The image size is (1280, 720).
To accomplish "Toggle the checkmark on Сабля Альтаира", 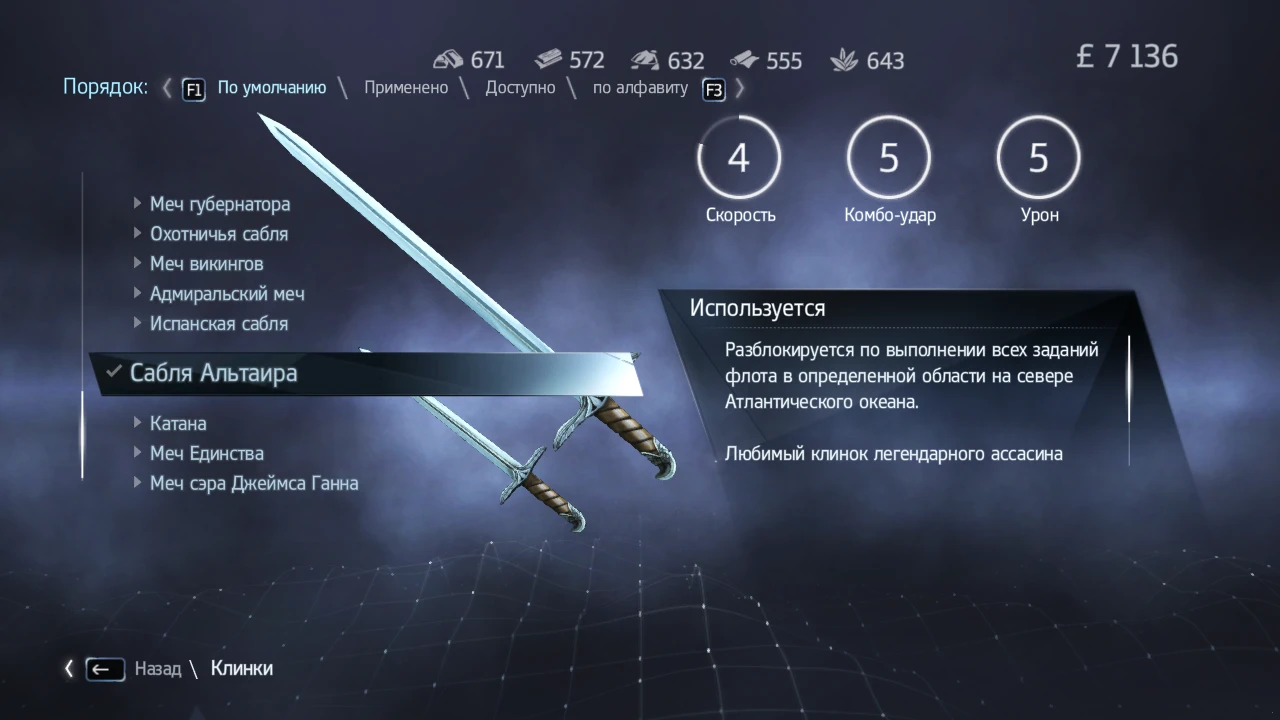I will (112, 372).
